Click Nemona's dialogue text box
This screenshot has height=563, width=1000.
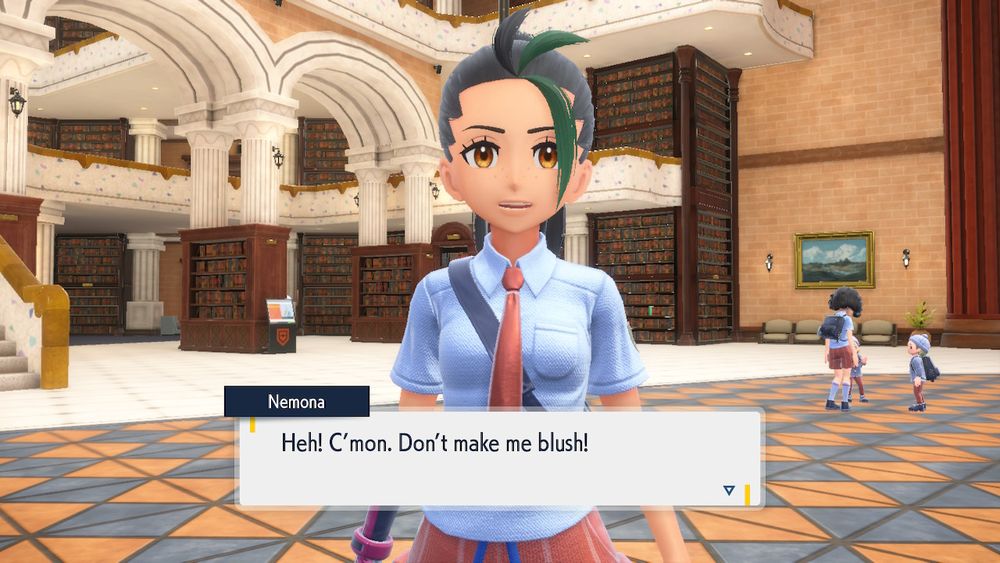click(x=500, y=459)
